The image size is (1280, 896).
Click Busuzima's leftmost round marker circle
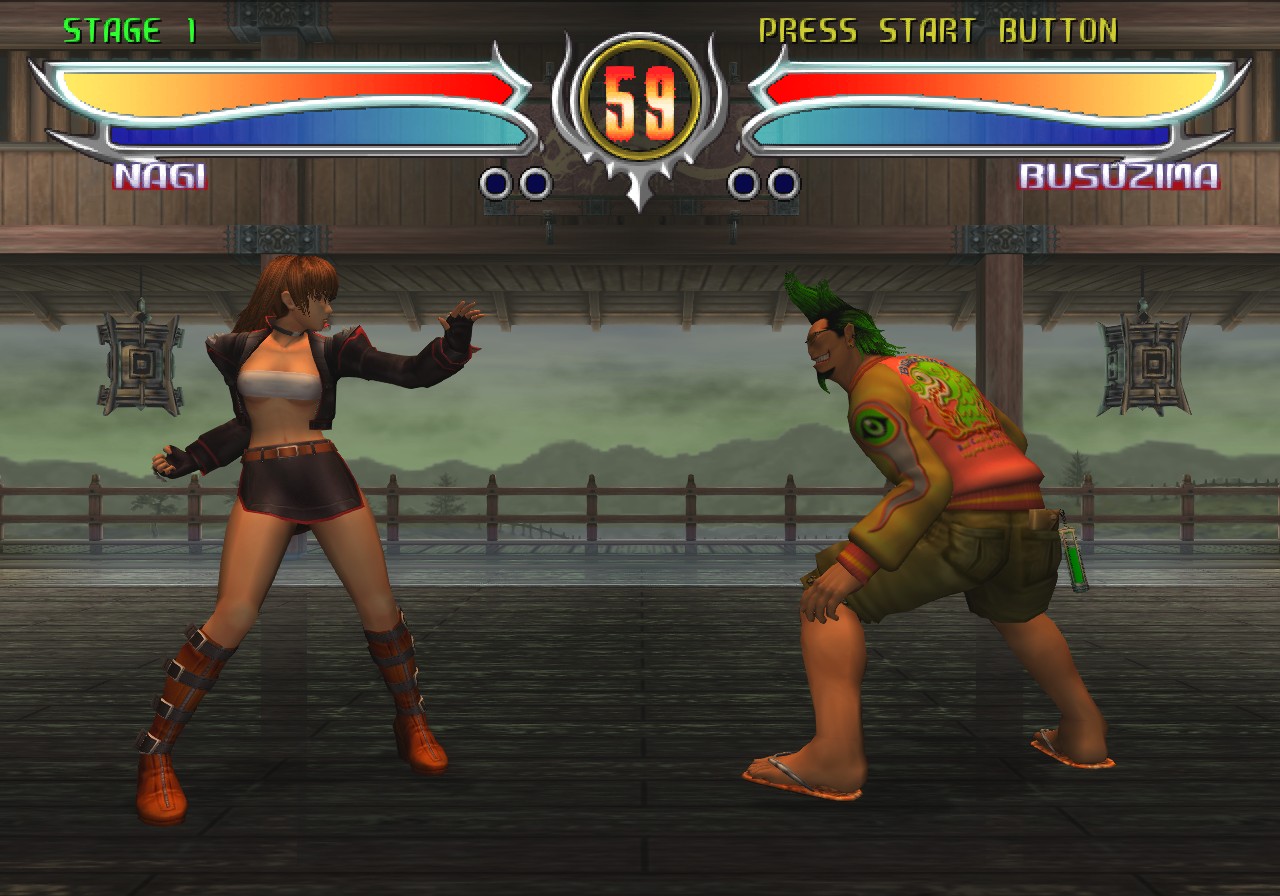[x=741, y=184]
